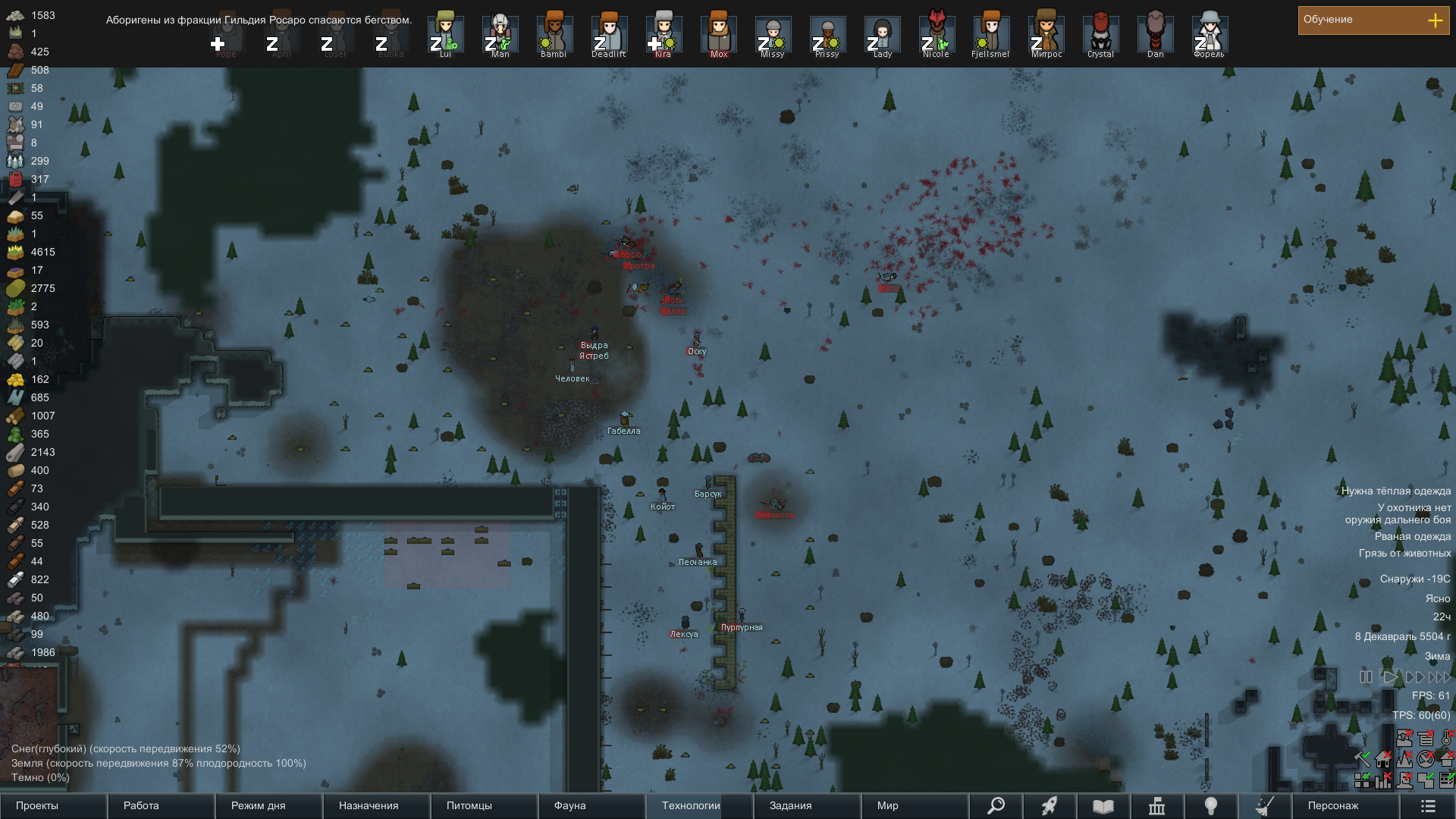Select colonist Dan's portrait
Screen dimensions: 1456x819
[x=1155, y=34]
